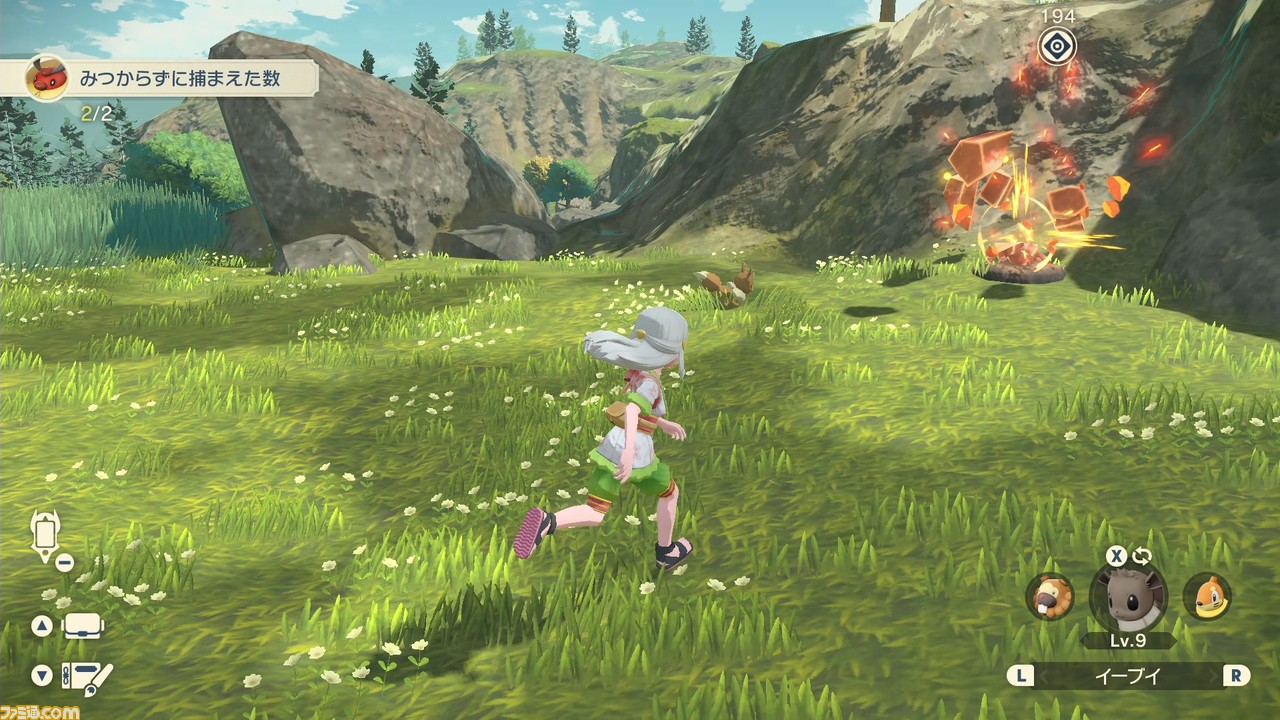Viewport: 1280px width, 720px height.
Task: Open the みつからずに捕まえた数 task tracker
Action: point(172,77)
